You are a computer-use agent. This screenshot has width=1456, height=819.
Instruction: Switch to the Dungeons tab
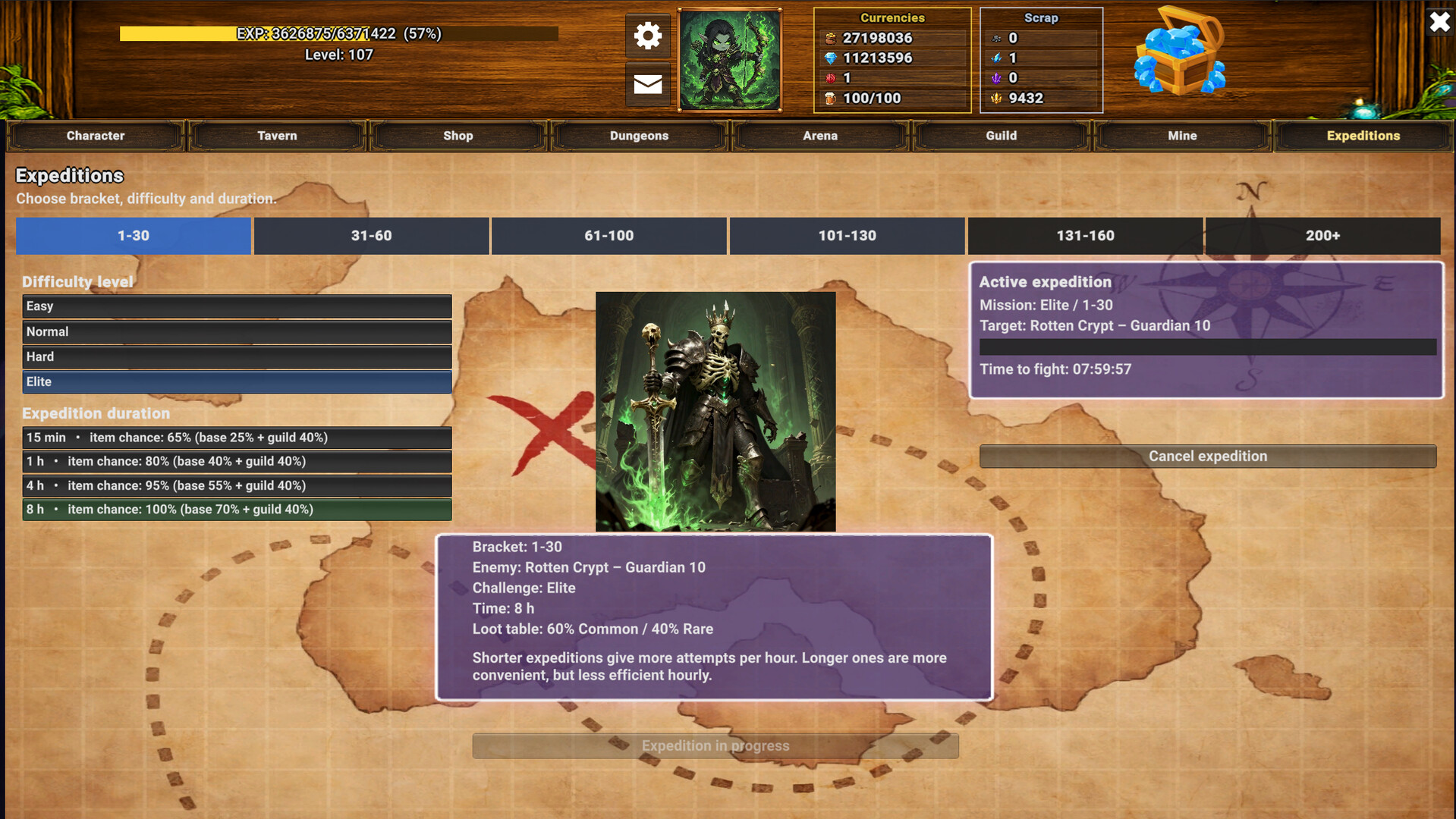[638, 136]
